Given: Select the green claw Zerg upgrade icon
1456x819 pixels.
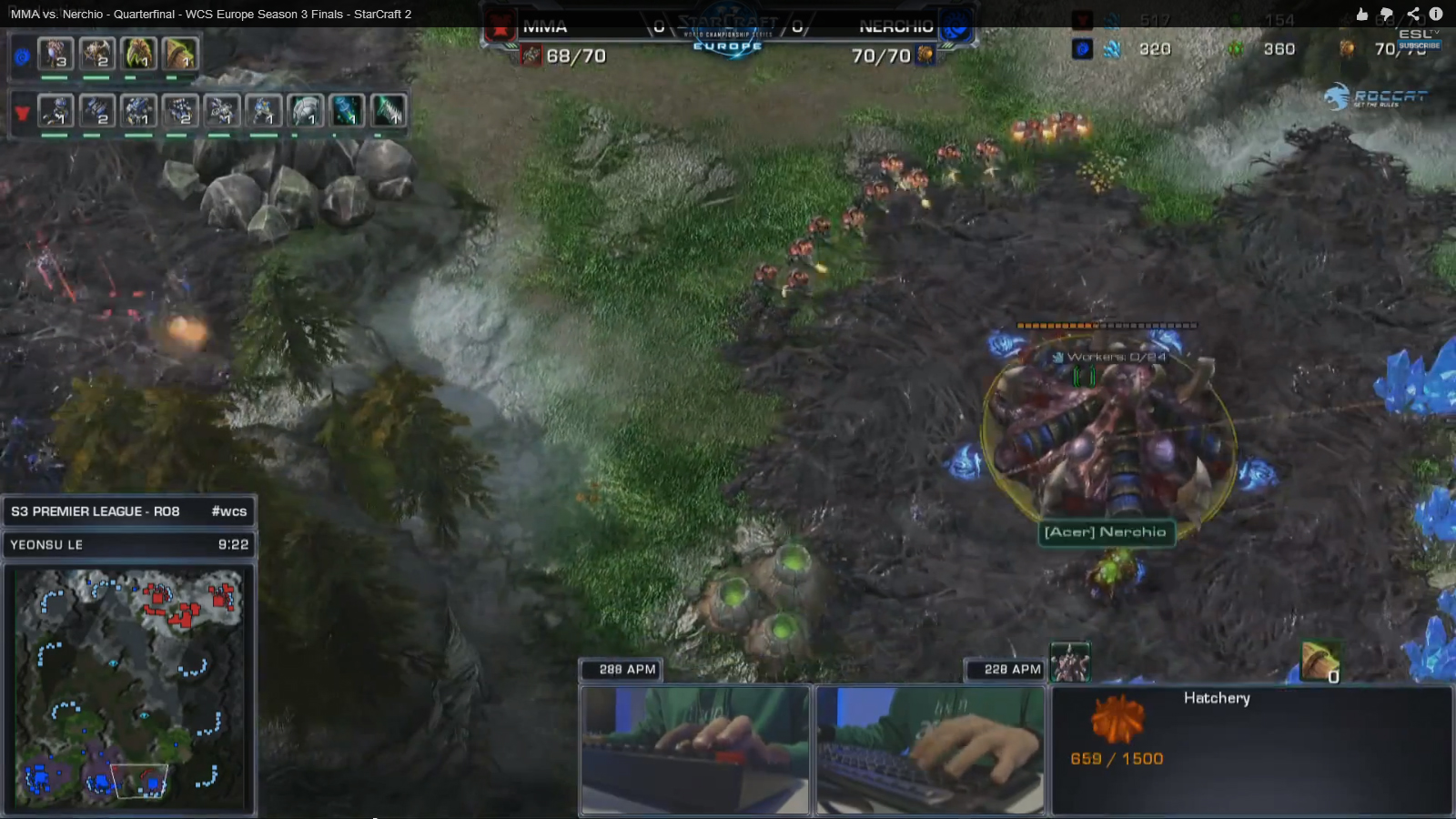Looking at the screenshot, I should click(x=138, y=55).
